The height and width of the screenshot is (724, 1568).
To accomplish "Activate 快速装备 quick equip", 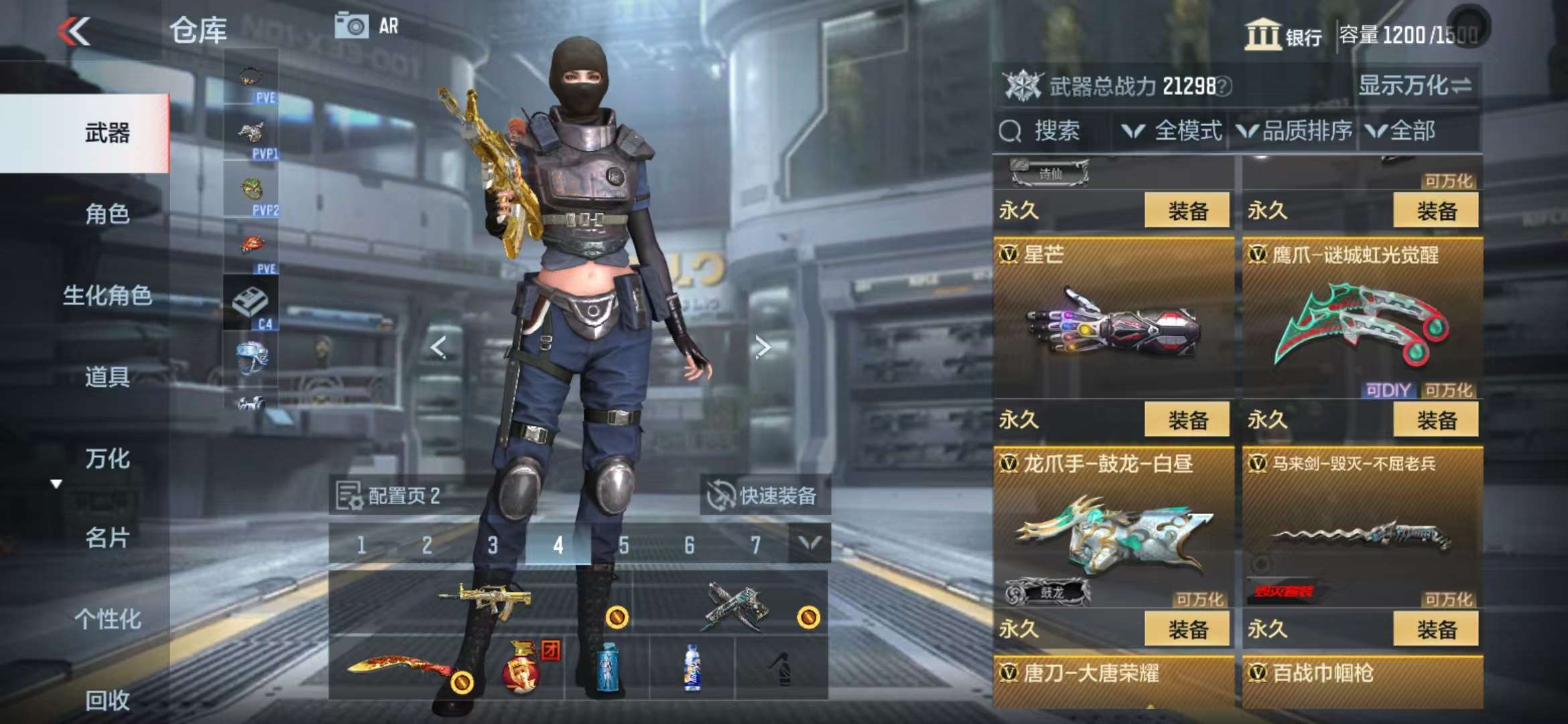I will click(765, 496).
